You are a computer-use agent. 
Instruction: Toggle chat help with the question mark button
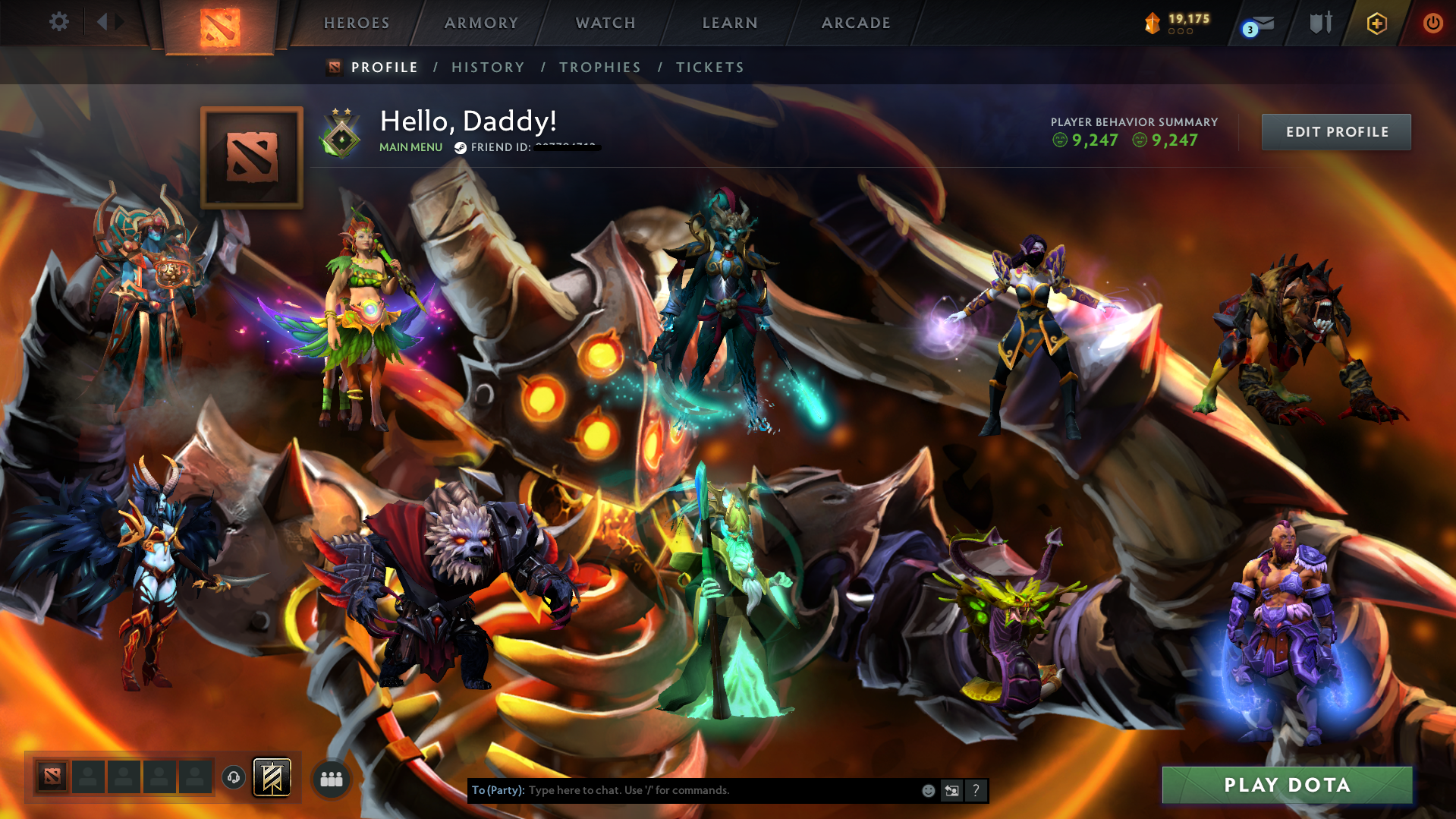click(x=976, y=790)
